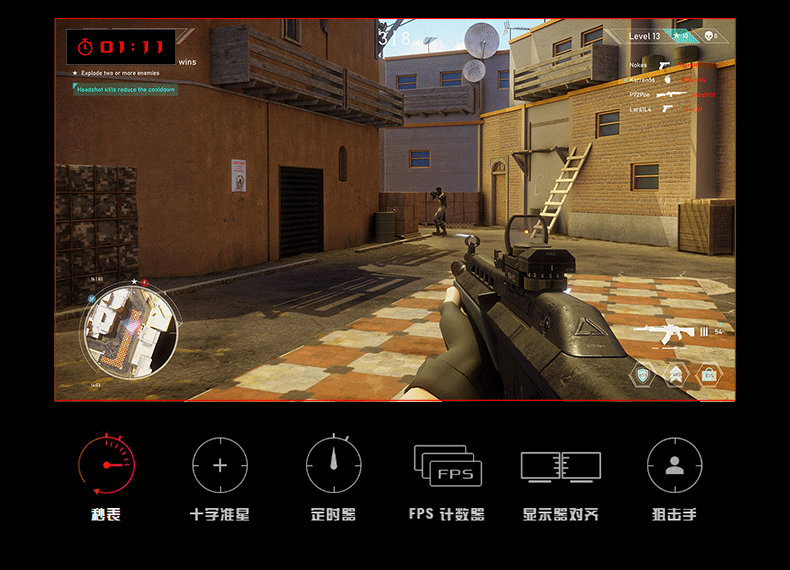Choose the 秒表 stopwatch icon
This screenshot has width=790, height=570.
(x=106, y=465)
